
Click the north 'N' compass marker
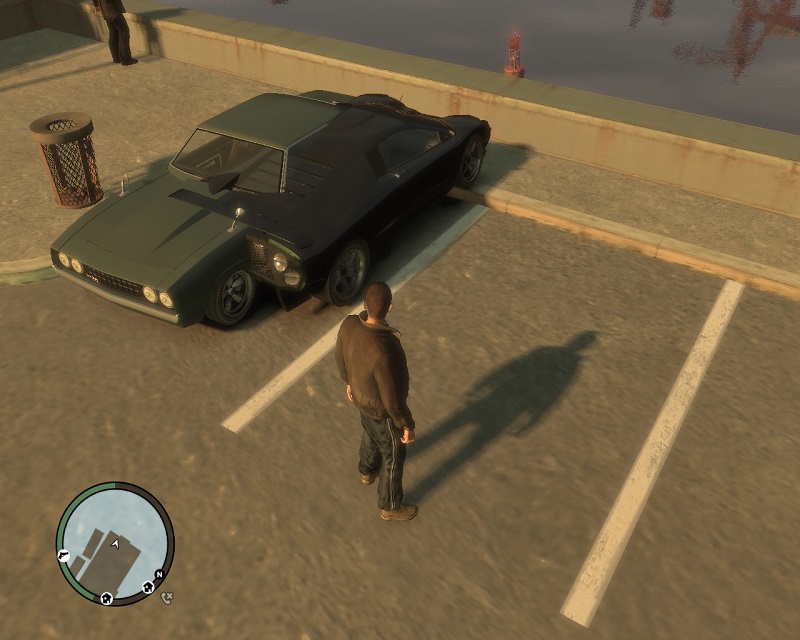(x=158, y=575)
